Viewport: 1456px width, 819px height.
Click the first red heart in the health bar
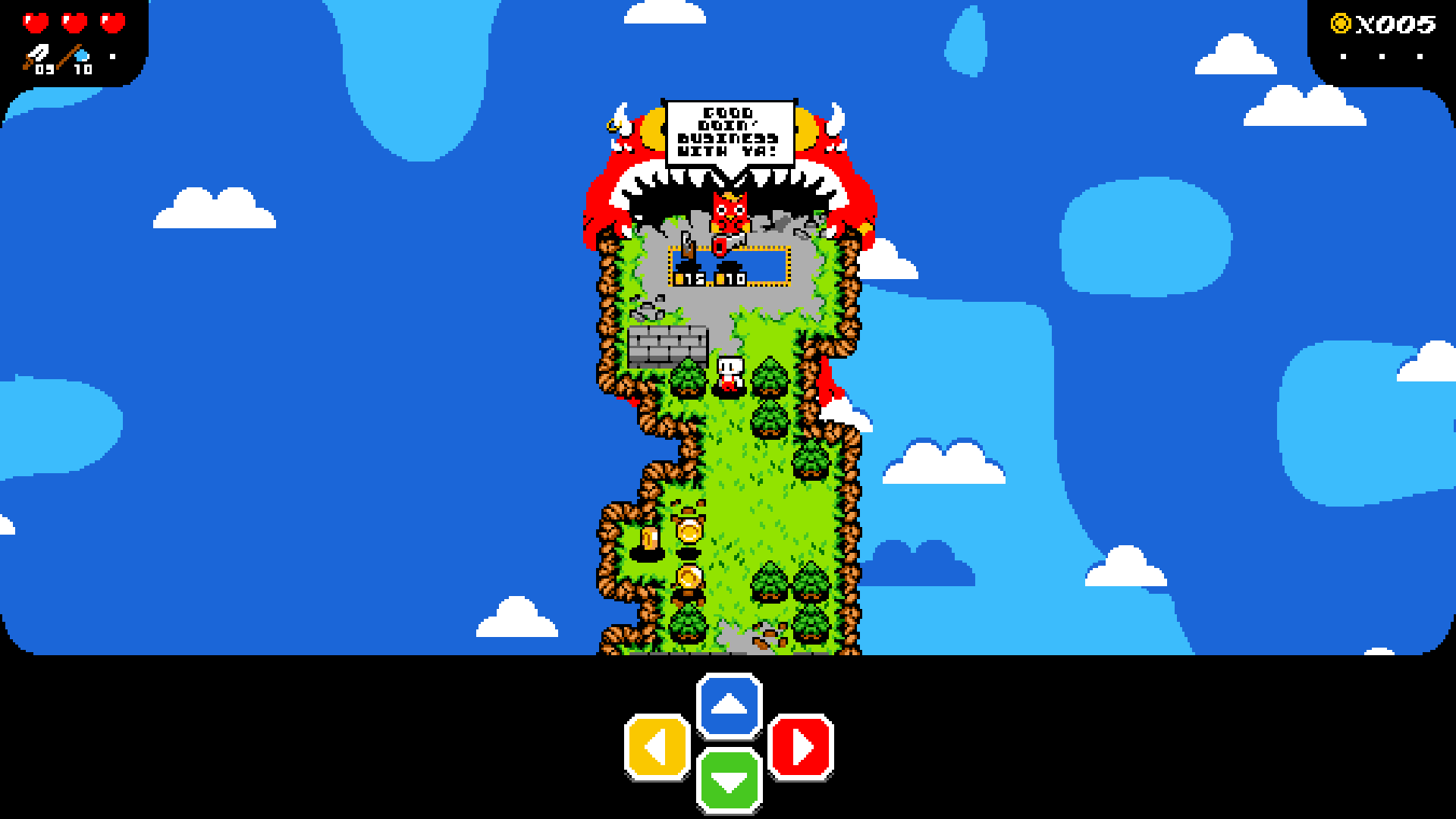pos(36,23)
